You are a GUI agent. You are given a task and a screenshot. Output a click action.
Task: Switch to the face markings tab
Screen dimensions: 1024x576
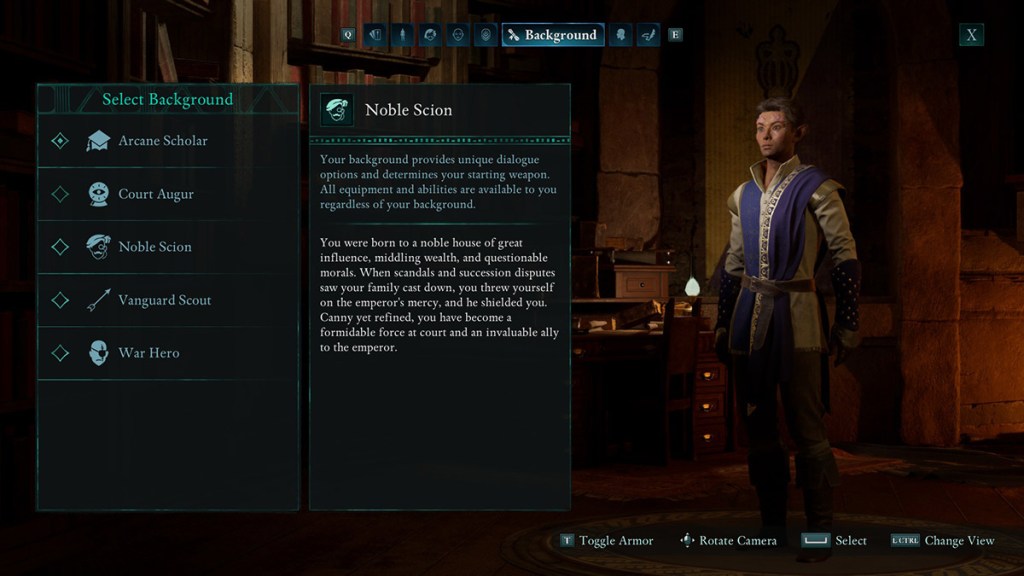coord(486,35)
